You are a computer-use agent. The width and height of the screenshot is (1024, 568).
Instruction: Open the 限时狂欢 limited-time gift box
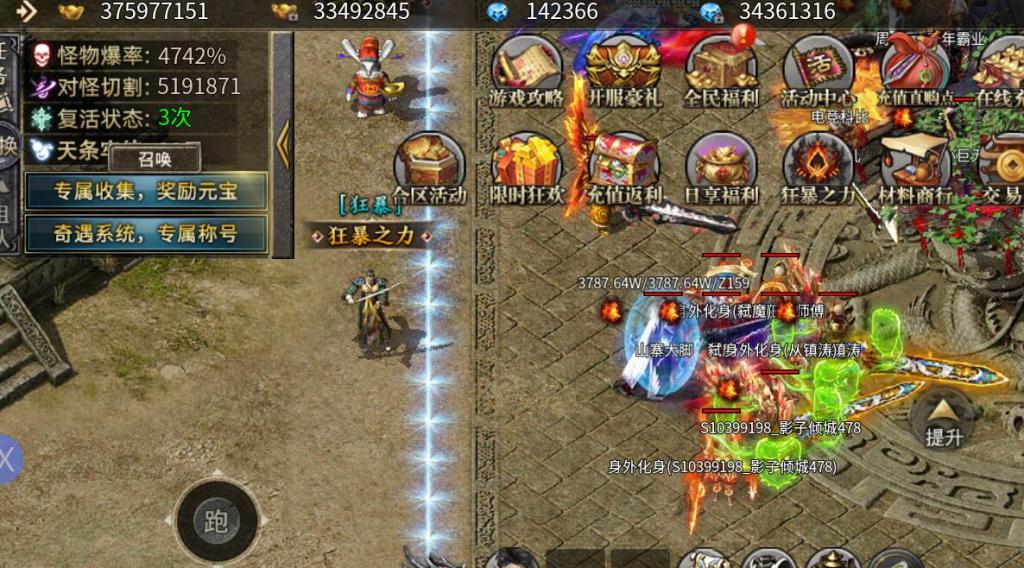526,168
